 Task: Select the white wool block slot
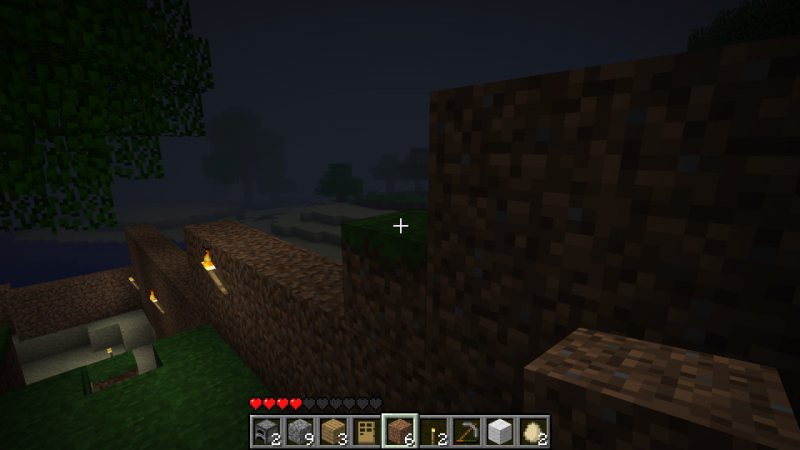(x=499, y=431)
